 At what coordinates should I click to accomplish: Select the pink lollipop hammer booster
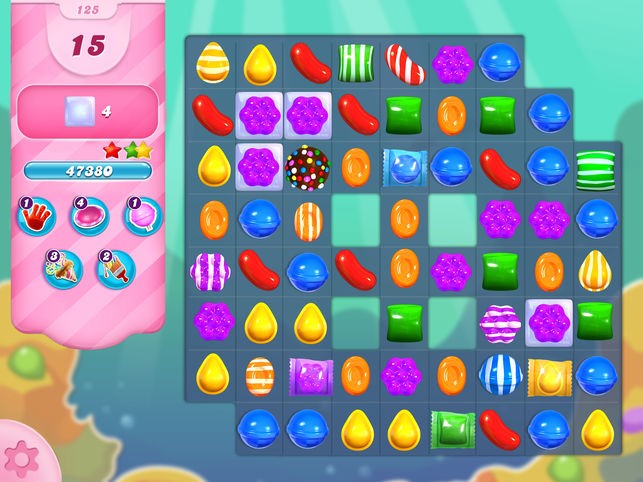pyautogui.click(x=143, y=217)
